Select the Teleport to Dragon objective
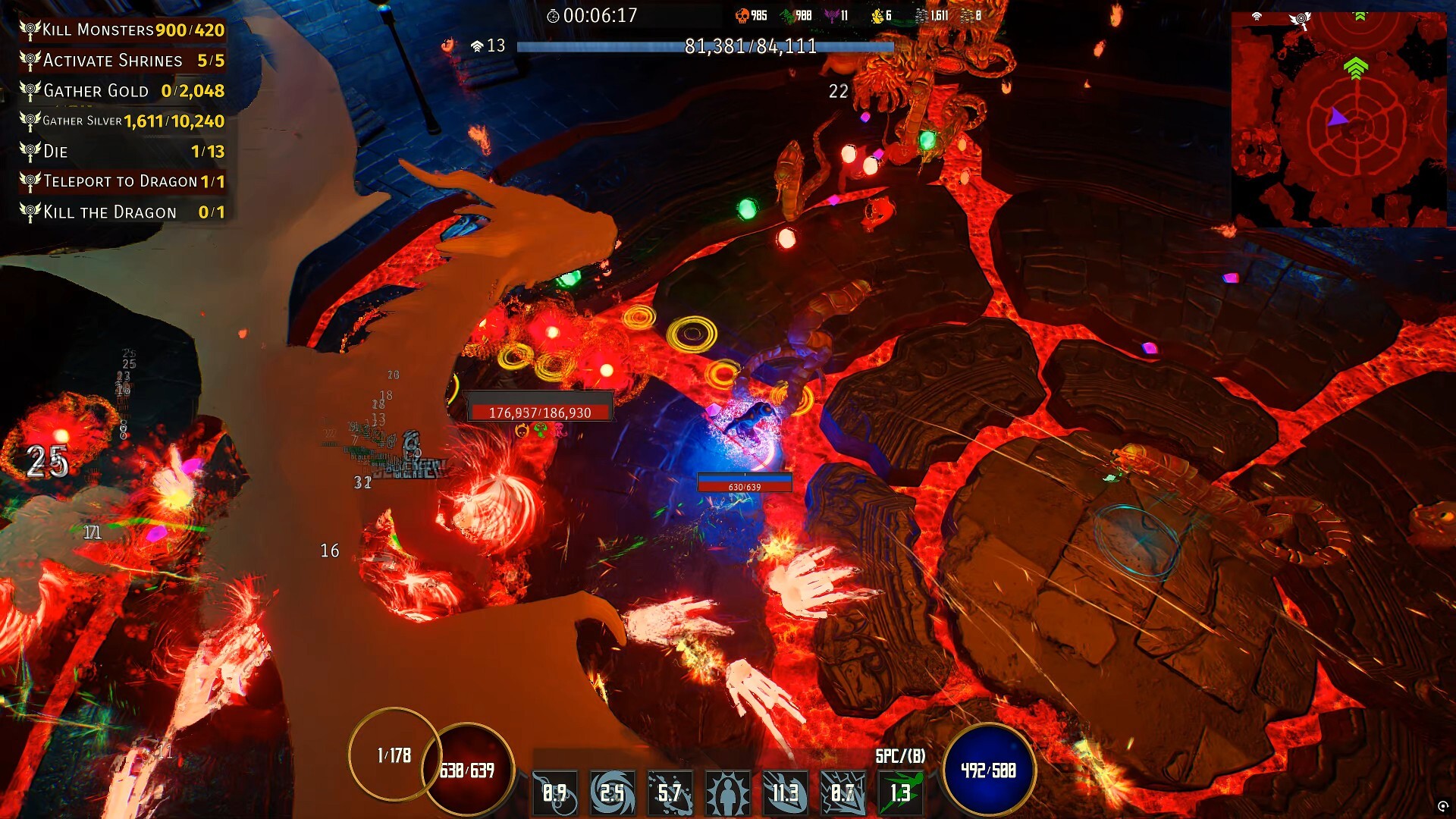 (x=121, y=182)
